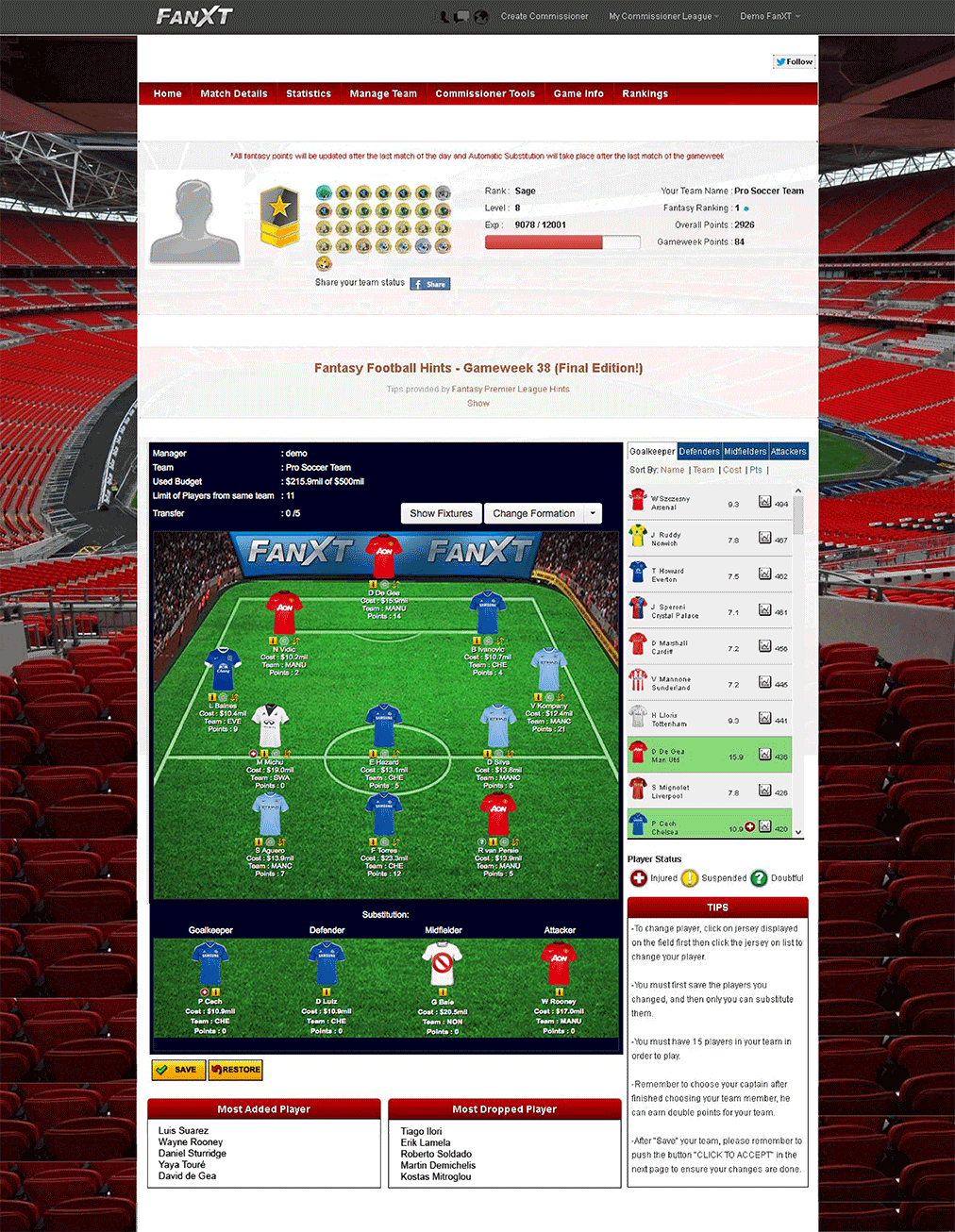View the Rankings page
This screenshot has width=955, height=1232.
645,93
